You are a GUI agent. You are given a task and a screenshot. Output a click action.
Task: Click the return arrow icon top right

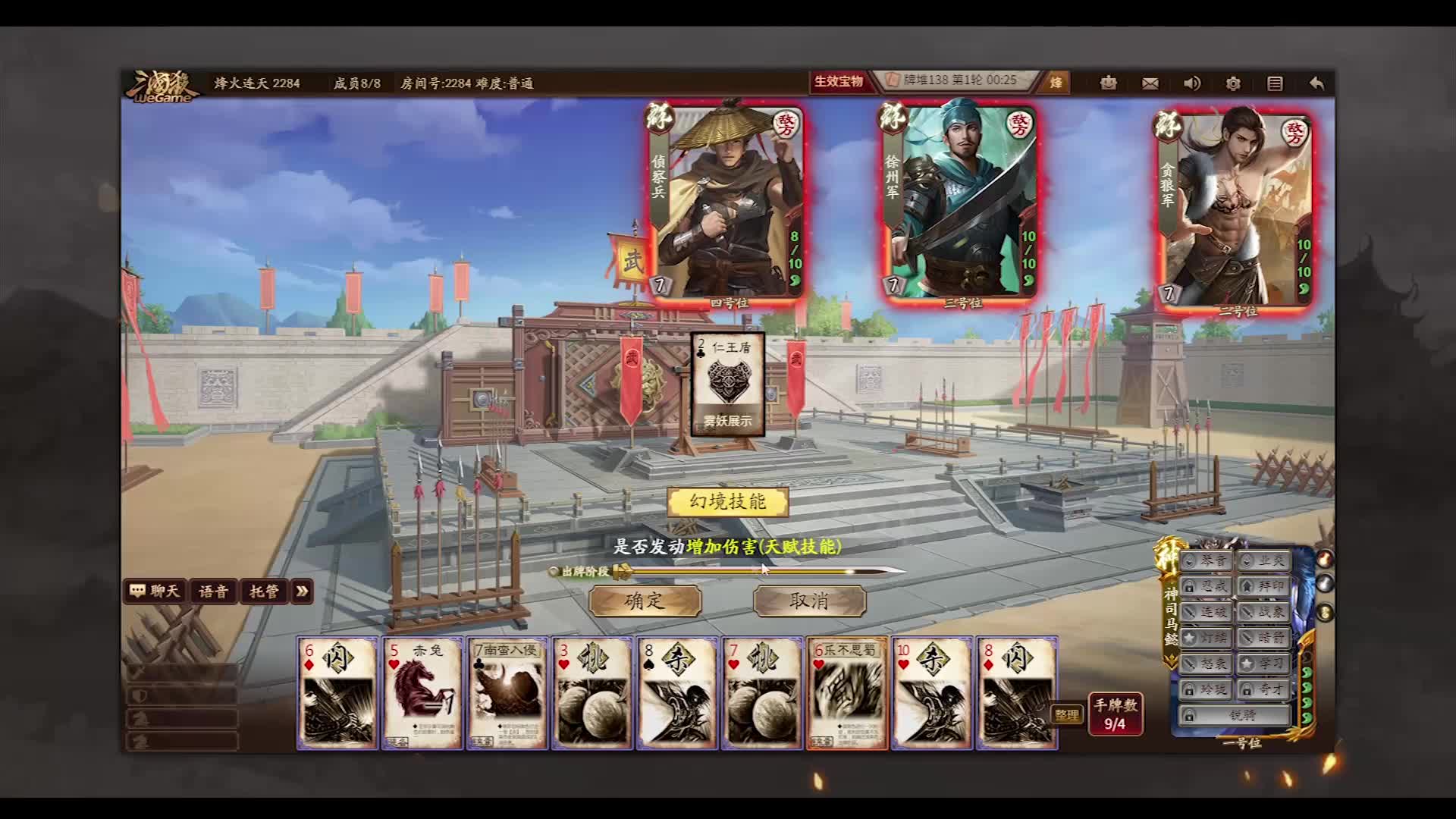1317,83
